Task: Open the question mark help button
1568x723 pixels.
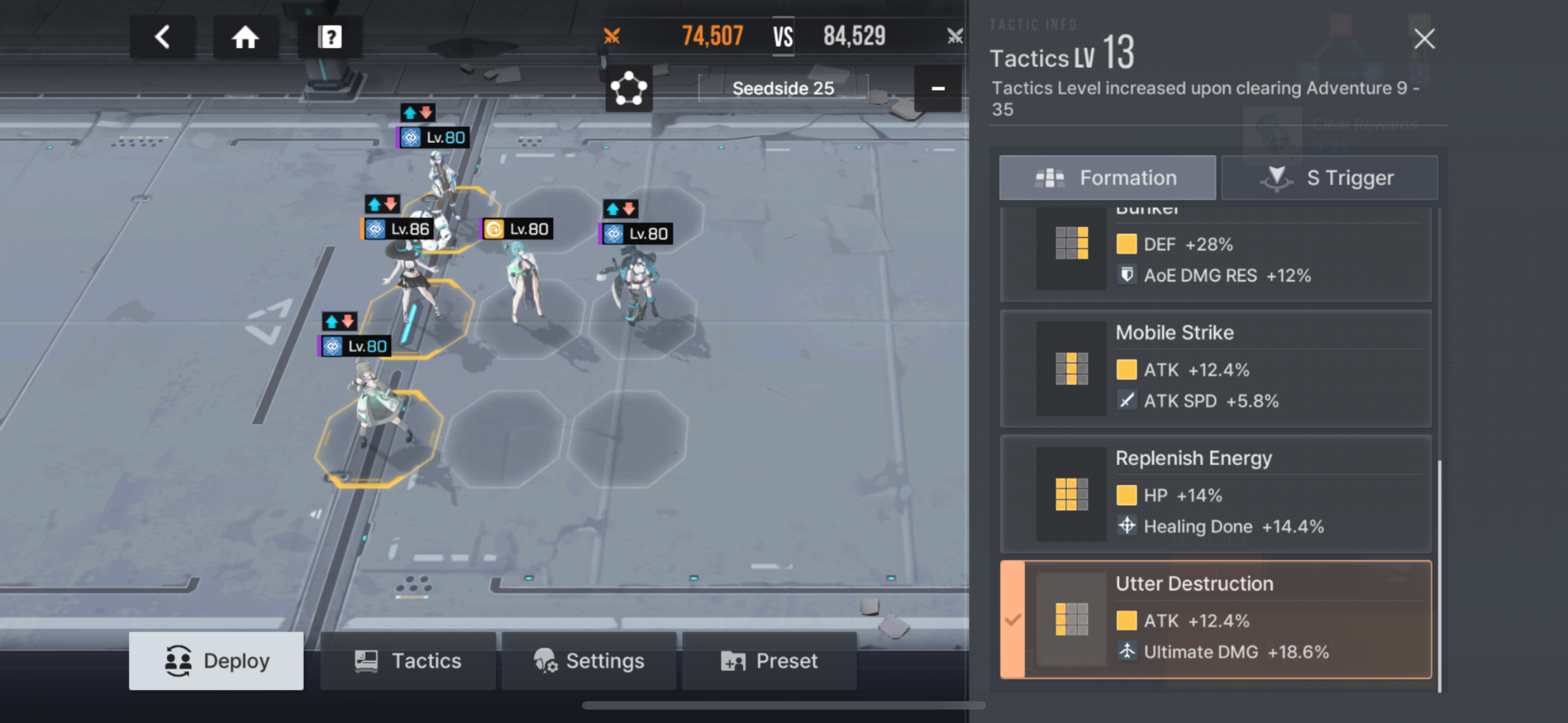Action: pos(329,37)
